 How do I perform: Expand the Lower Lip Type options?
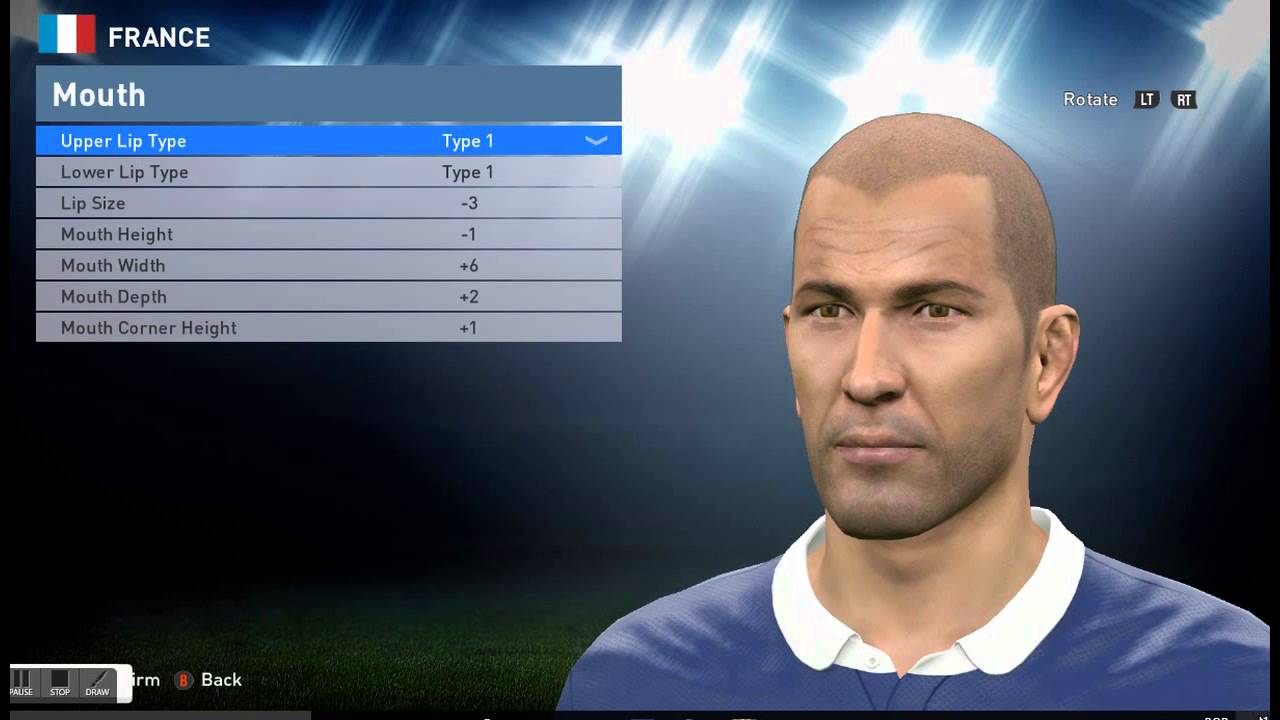click(x=330, y=172)
